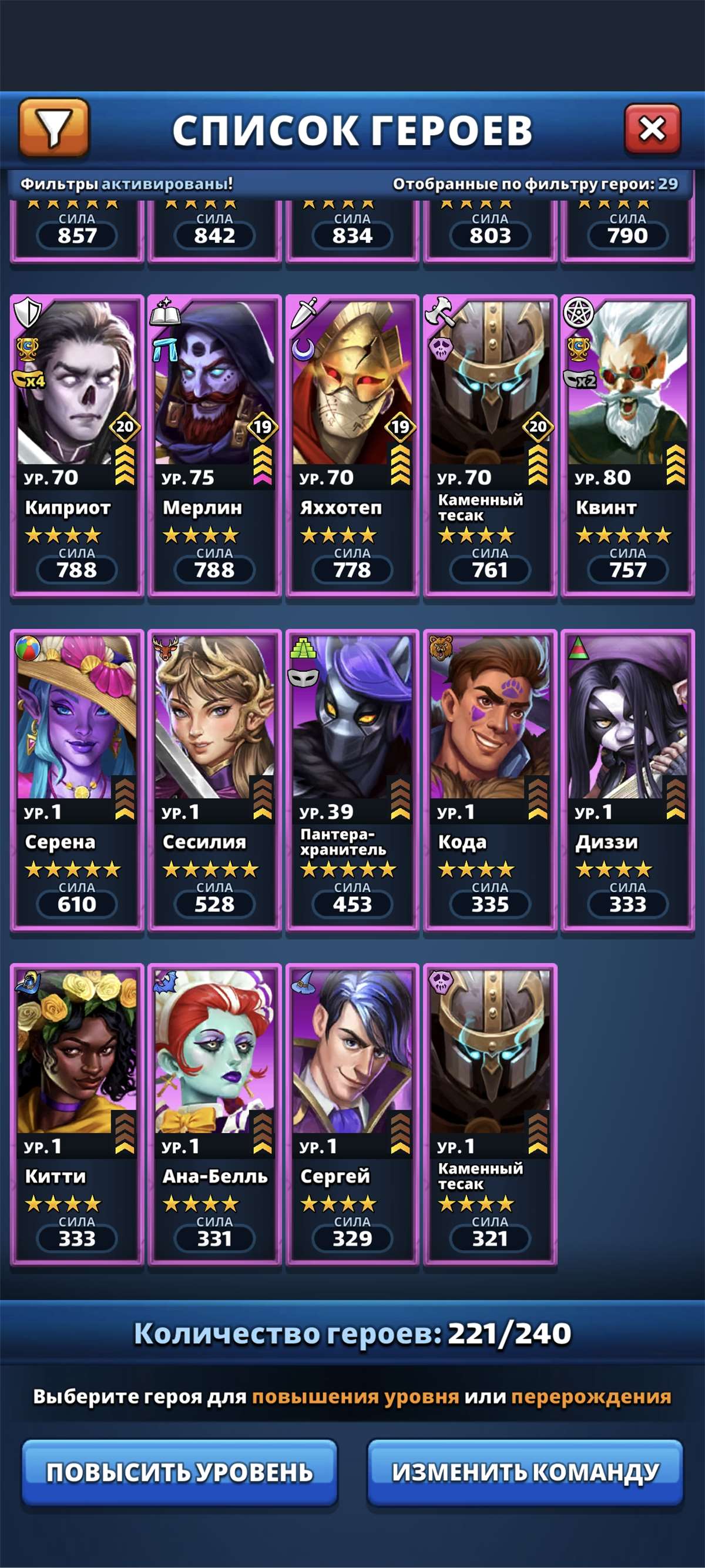Image resolution: width=705 pixels, height=1568 pixels.
Task: Choose the Сесилия hero card
Action: click(x=214, y=779)
